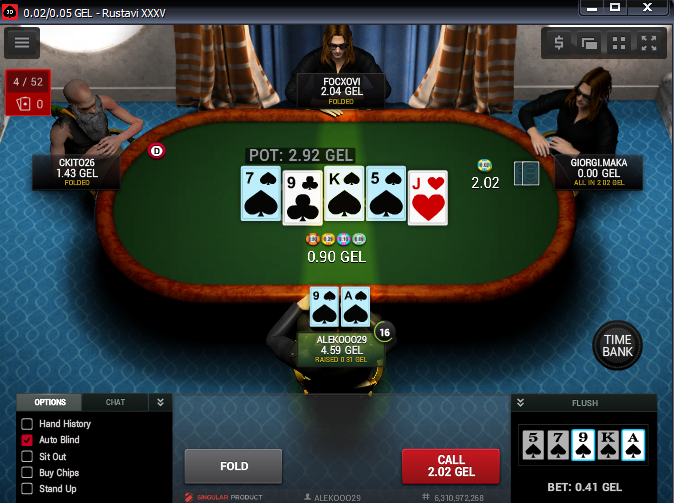Open the cashier dollar sign icon
The height and width of the screenshot is (503, 674).
point(559,43)
